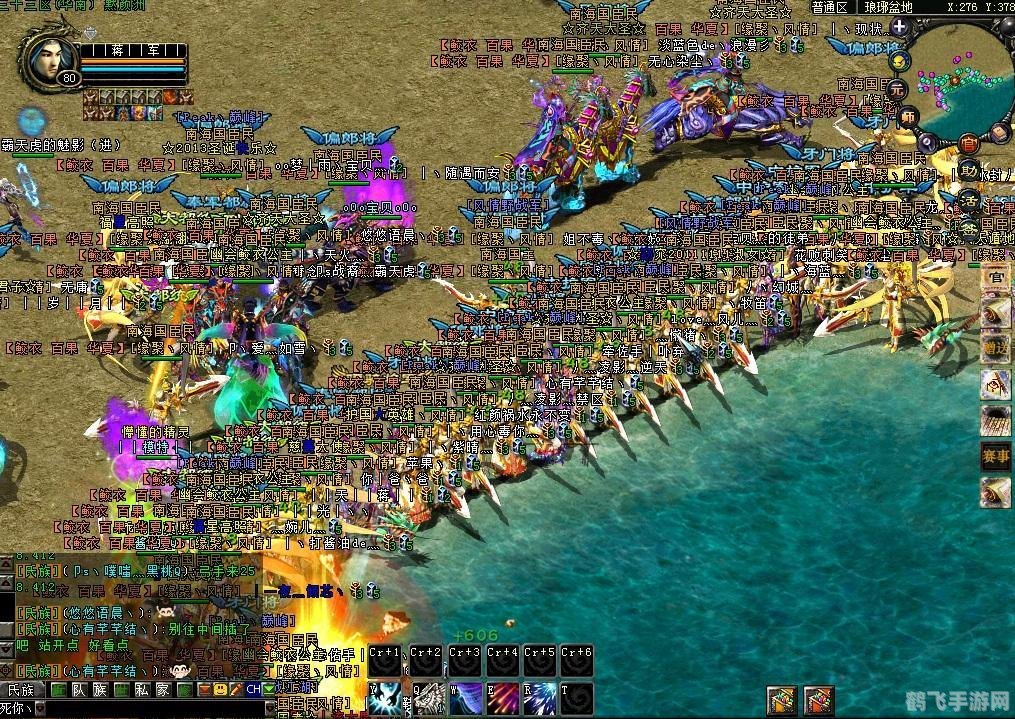
Task: Switch to the 氏族 chat channel tab
Action: [x=20, y=690]
